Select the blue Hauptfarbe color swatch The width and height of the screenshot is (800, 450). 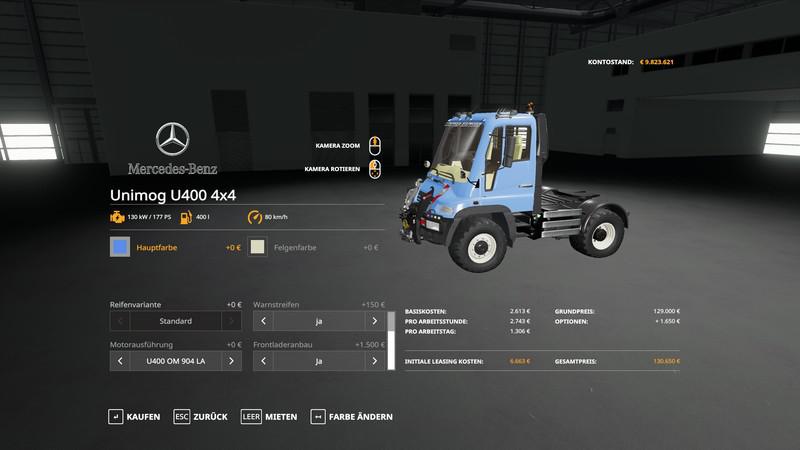coord(120,247)
